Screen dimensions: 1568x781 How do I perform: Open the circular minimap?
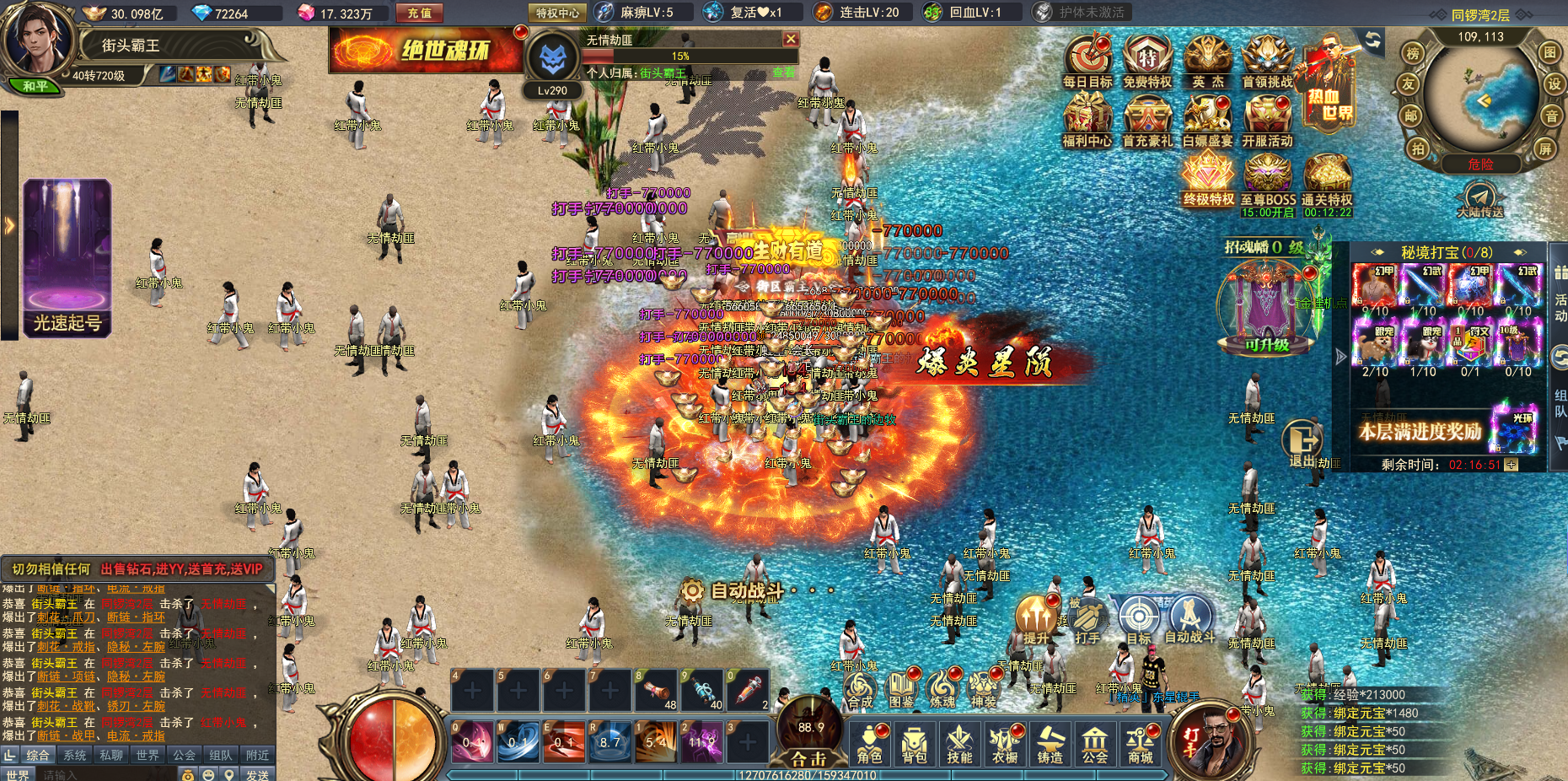(x=1481, y=100)
